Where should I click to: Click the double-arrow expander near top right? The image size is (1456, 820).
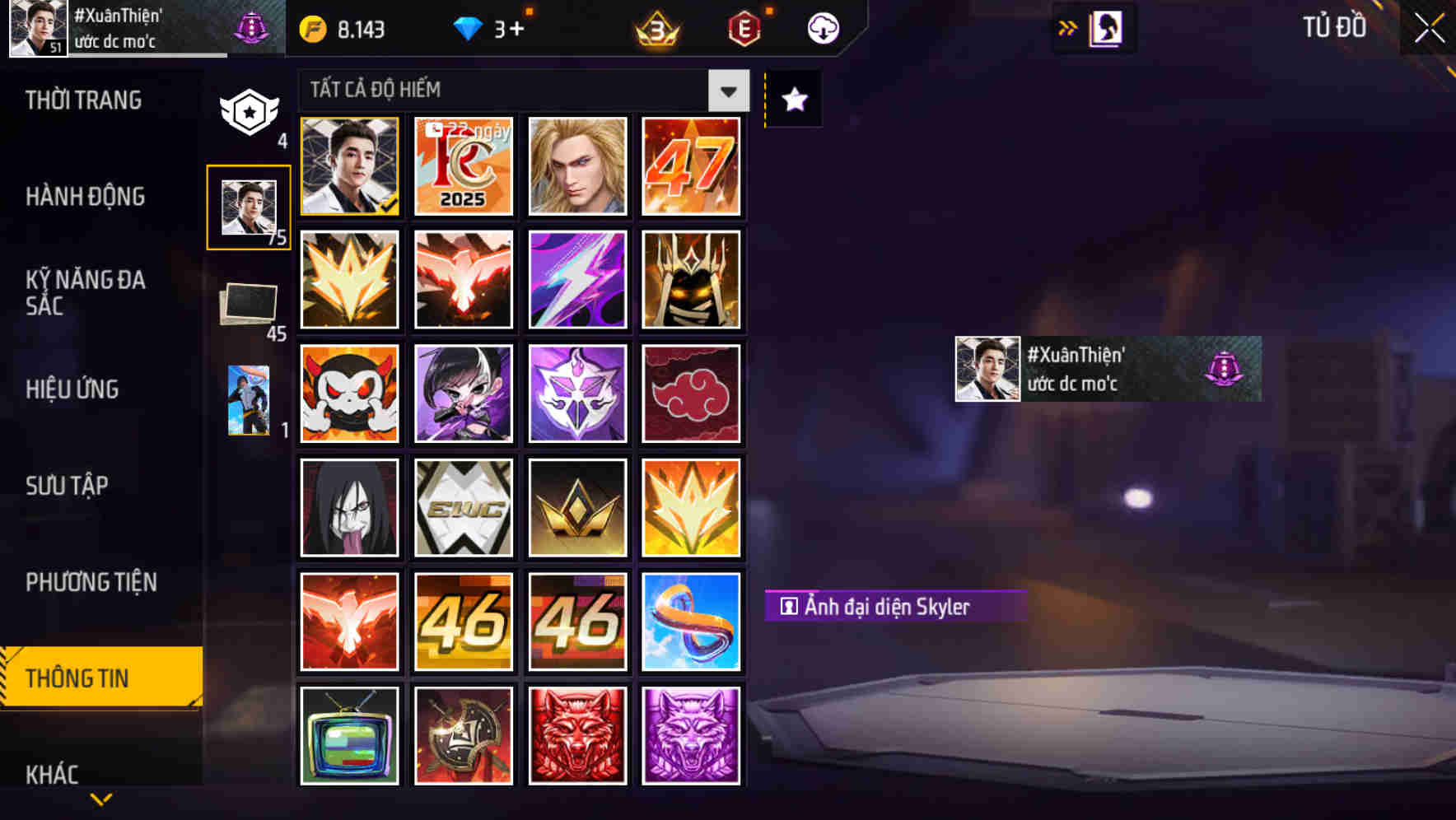(x=1066, y=27)
